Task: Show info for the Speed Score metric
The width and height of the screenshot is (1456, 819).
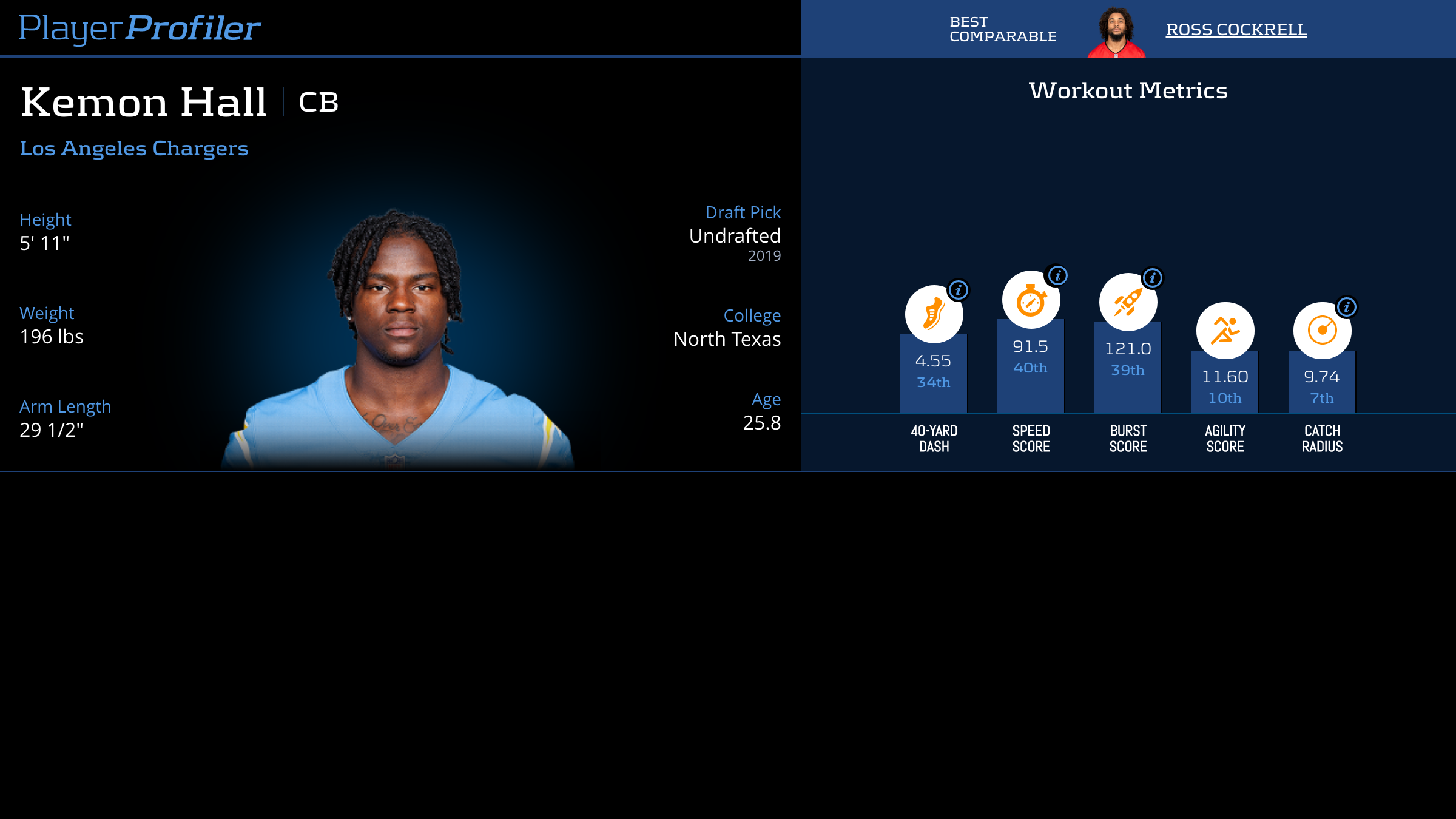Action: (1057, 275)
